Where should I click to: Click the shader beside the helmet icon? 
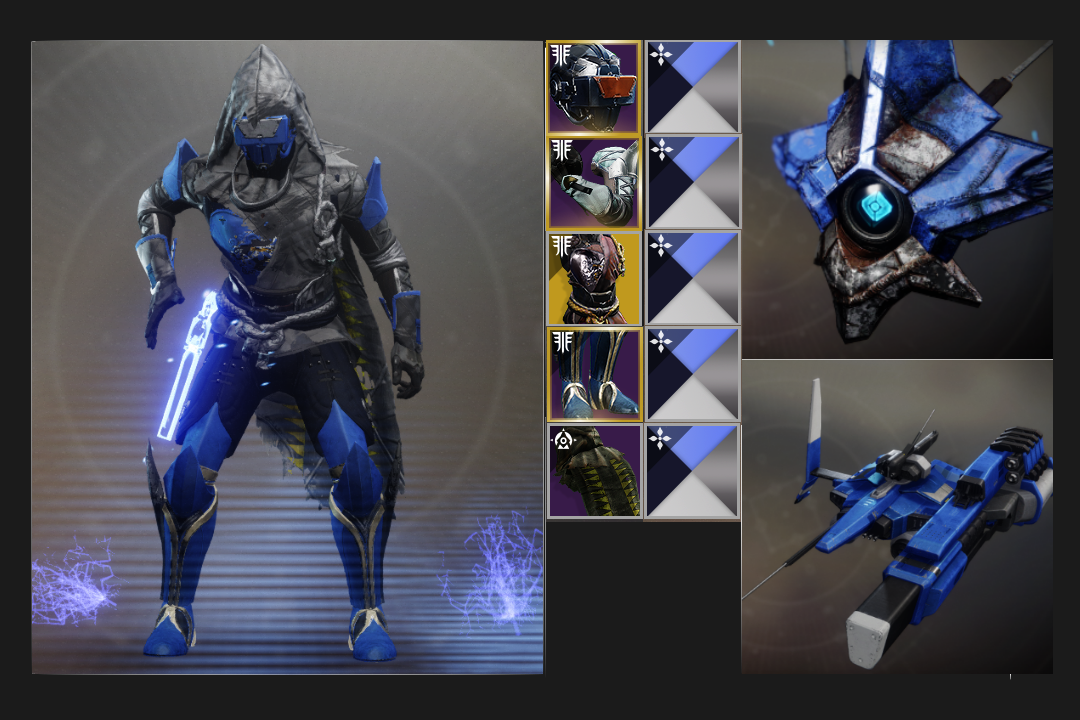[x=693, y=87]
